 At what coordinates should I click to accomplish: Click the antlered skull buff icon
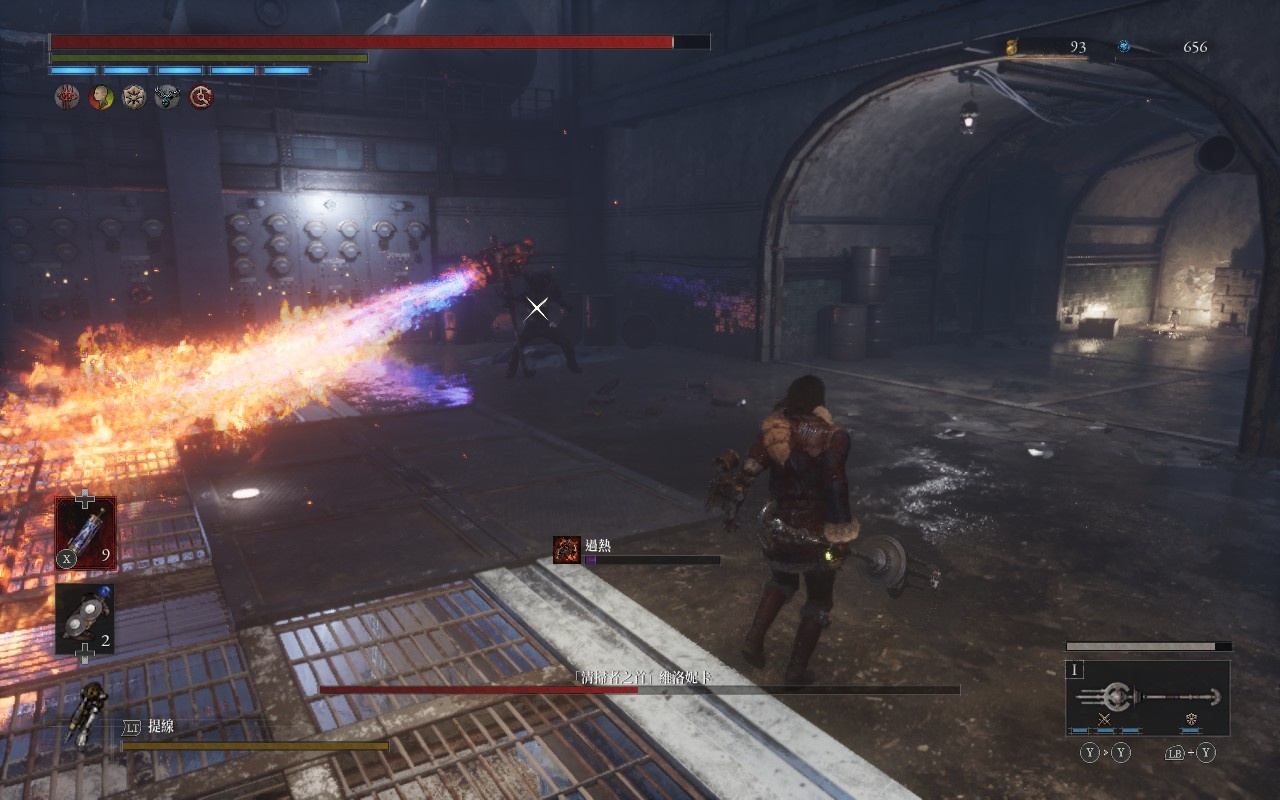(167, 97)
